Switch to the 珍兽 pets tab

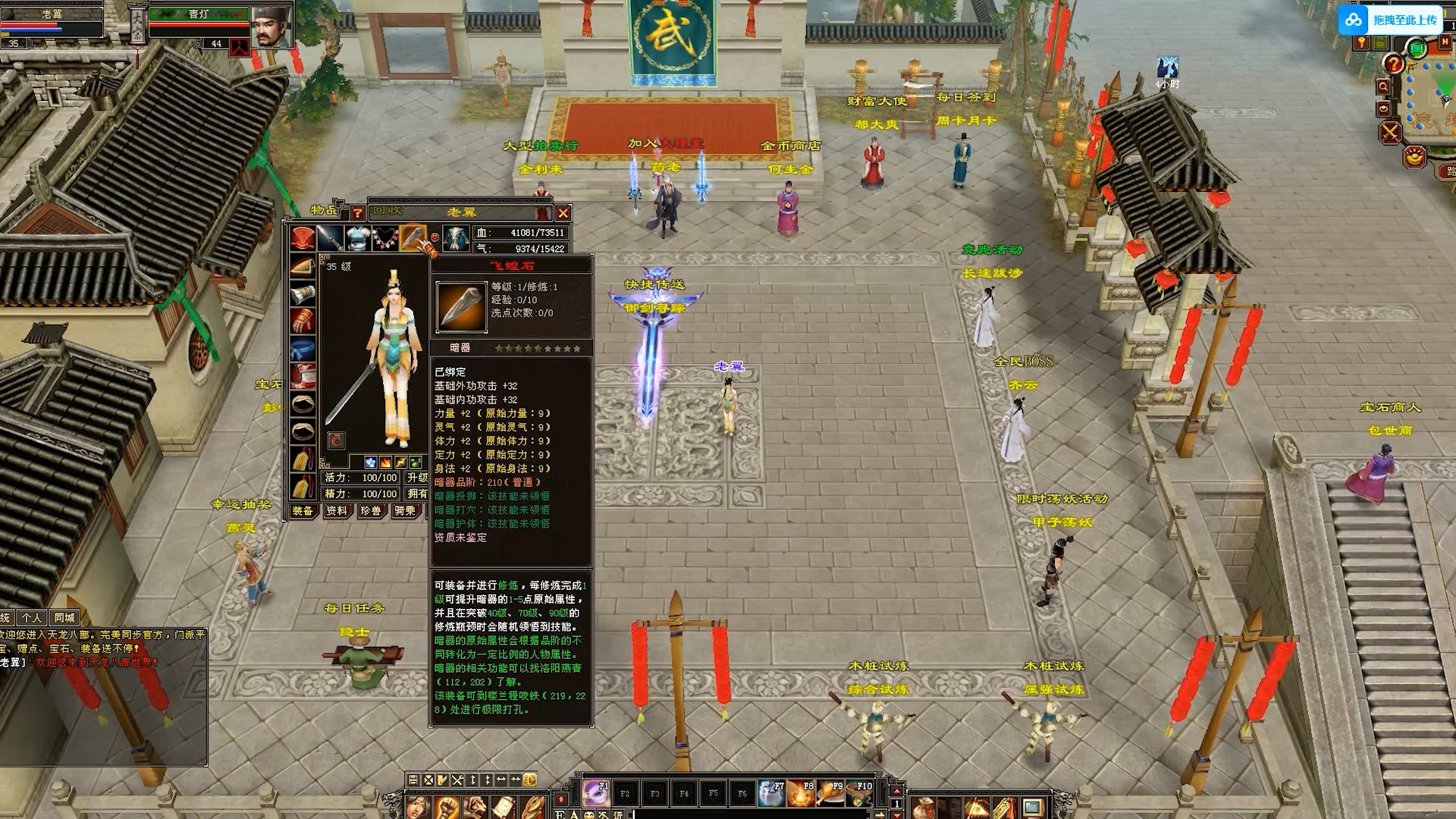pos(371,511)
